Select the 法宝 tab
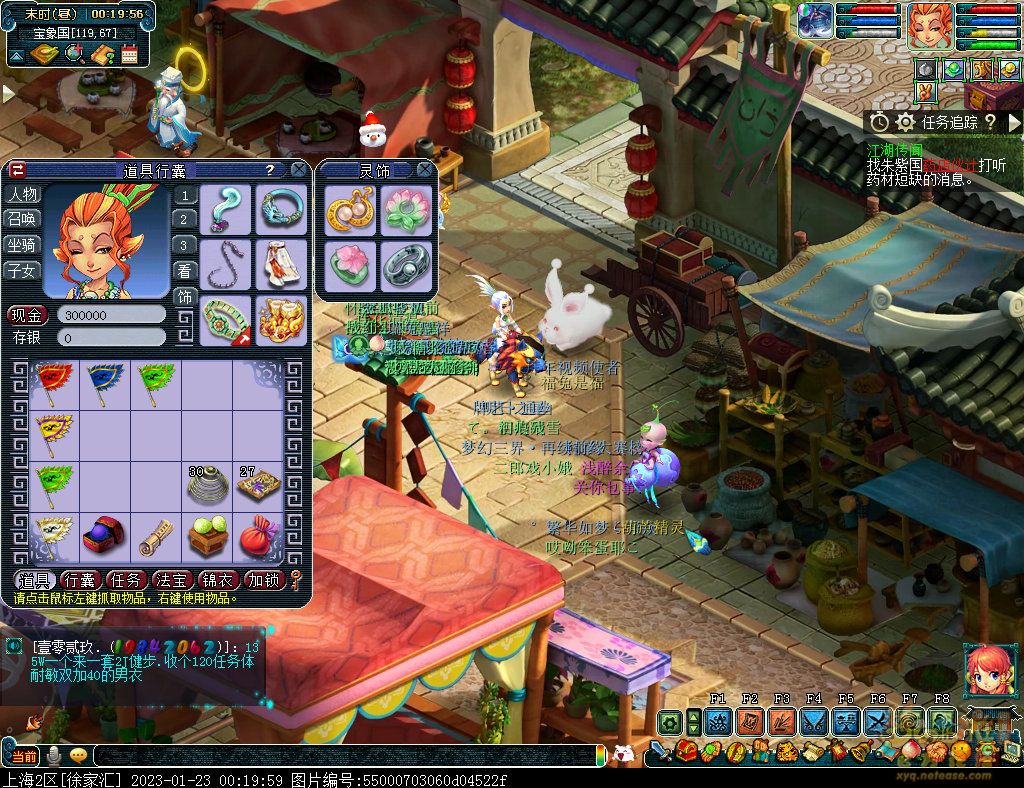This screenshot has height=788, width=1024. point(172,580)
